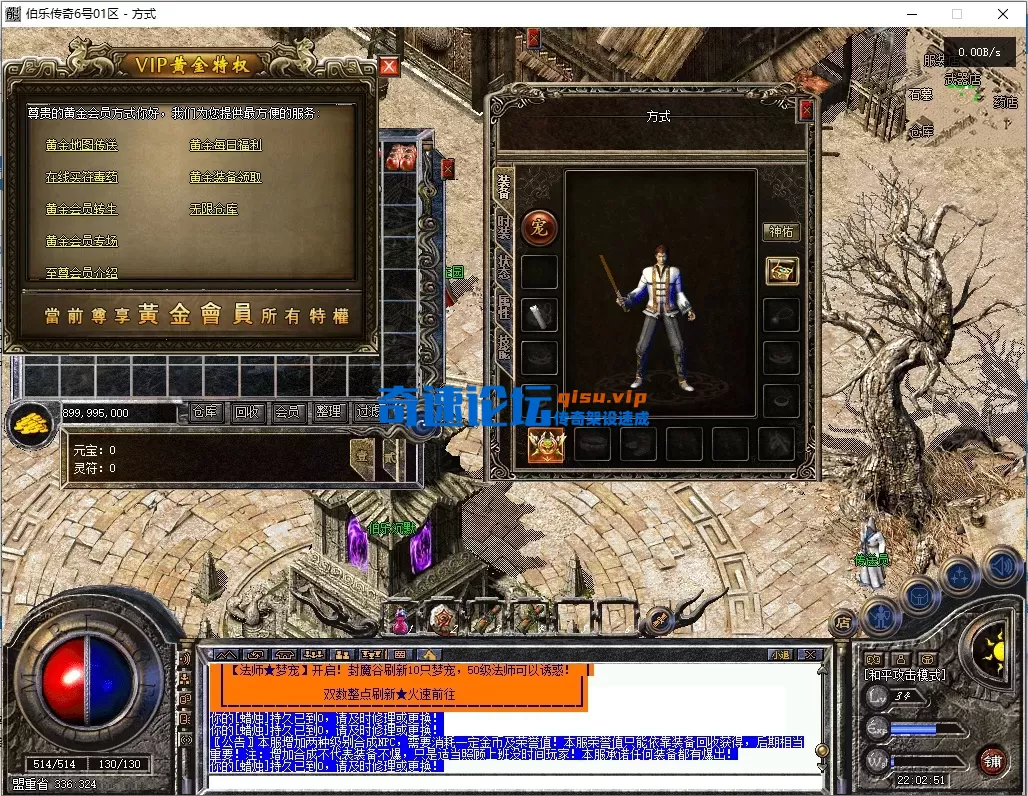The width and height of the screenshot is (1028, 796).
Task: Claim gear via 黄金装备领取
Action: click(225, 177)
